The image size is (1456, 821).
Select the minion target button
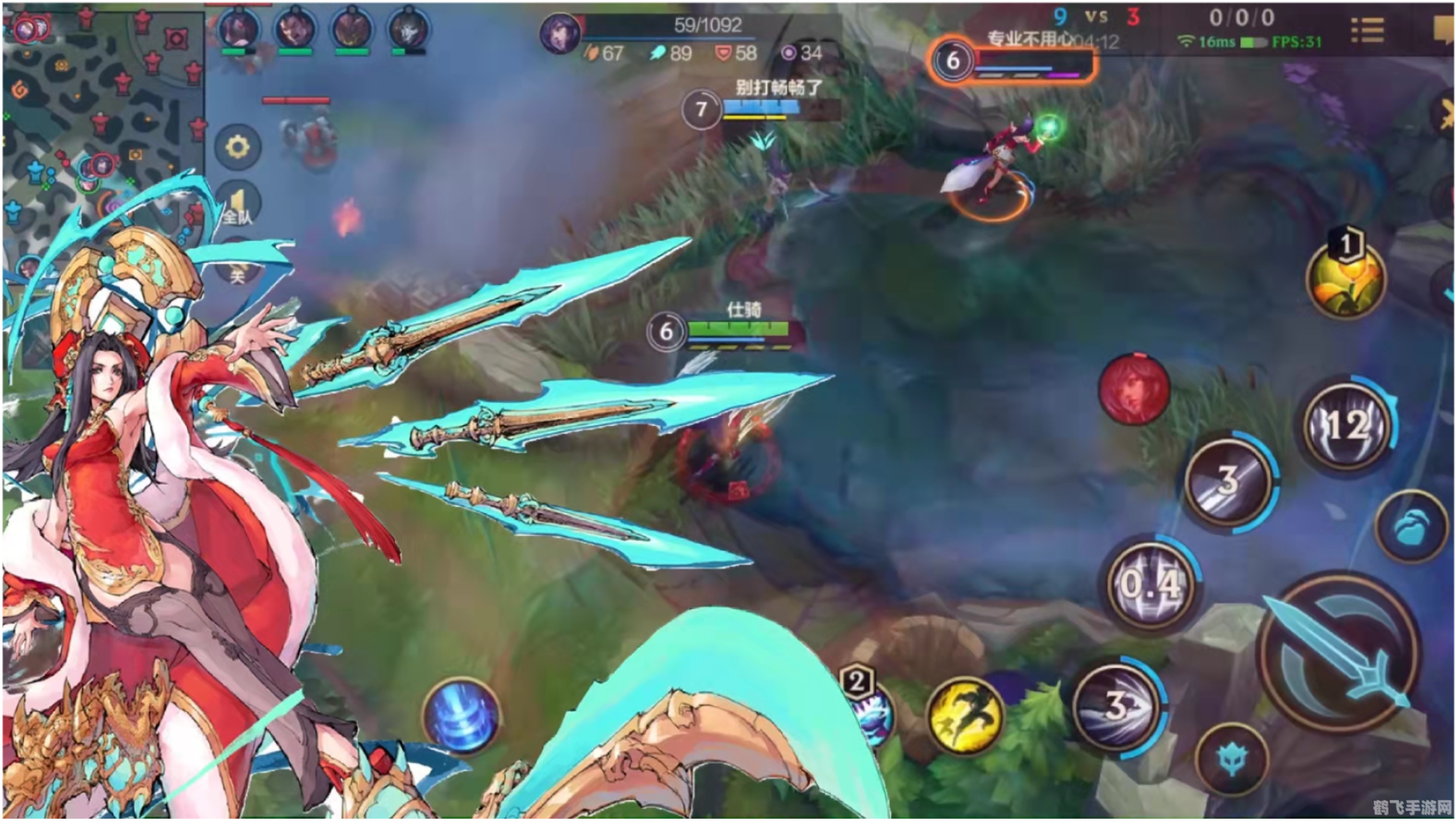(1231, 758)
